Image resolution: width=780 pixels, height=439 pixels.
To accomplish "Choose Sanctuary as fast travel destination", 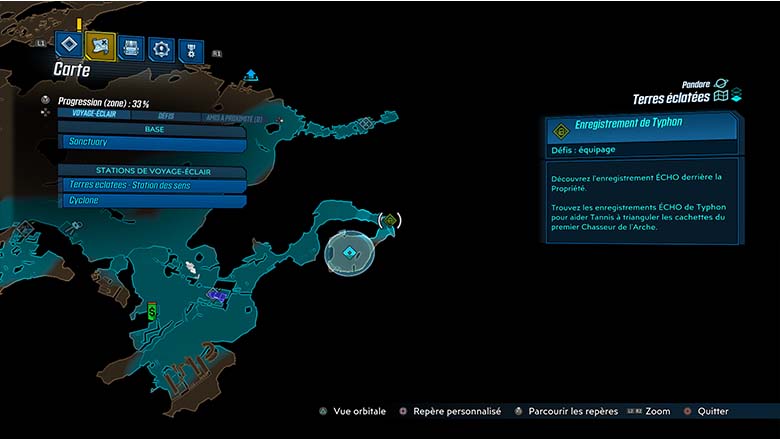I will [152, 143].
